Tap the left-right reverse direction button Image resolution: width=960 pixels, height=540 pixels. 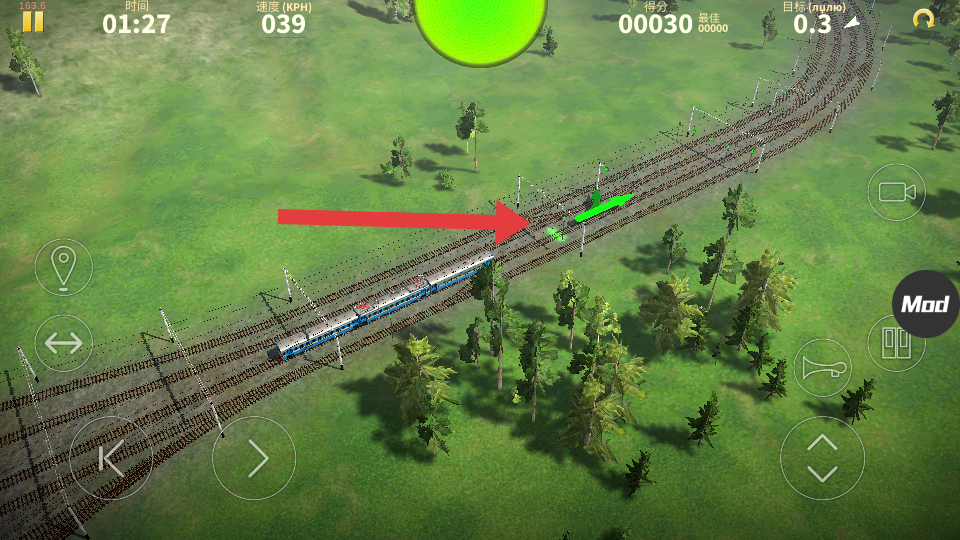pyautogui.click(x=64, y=343)
